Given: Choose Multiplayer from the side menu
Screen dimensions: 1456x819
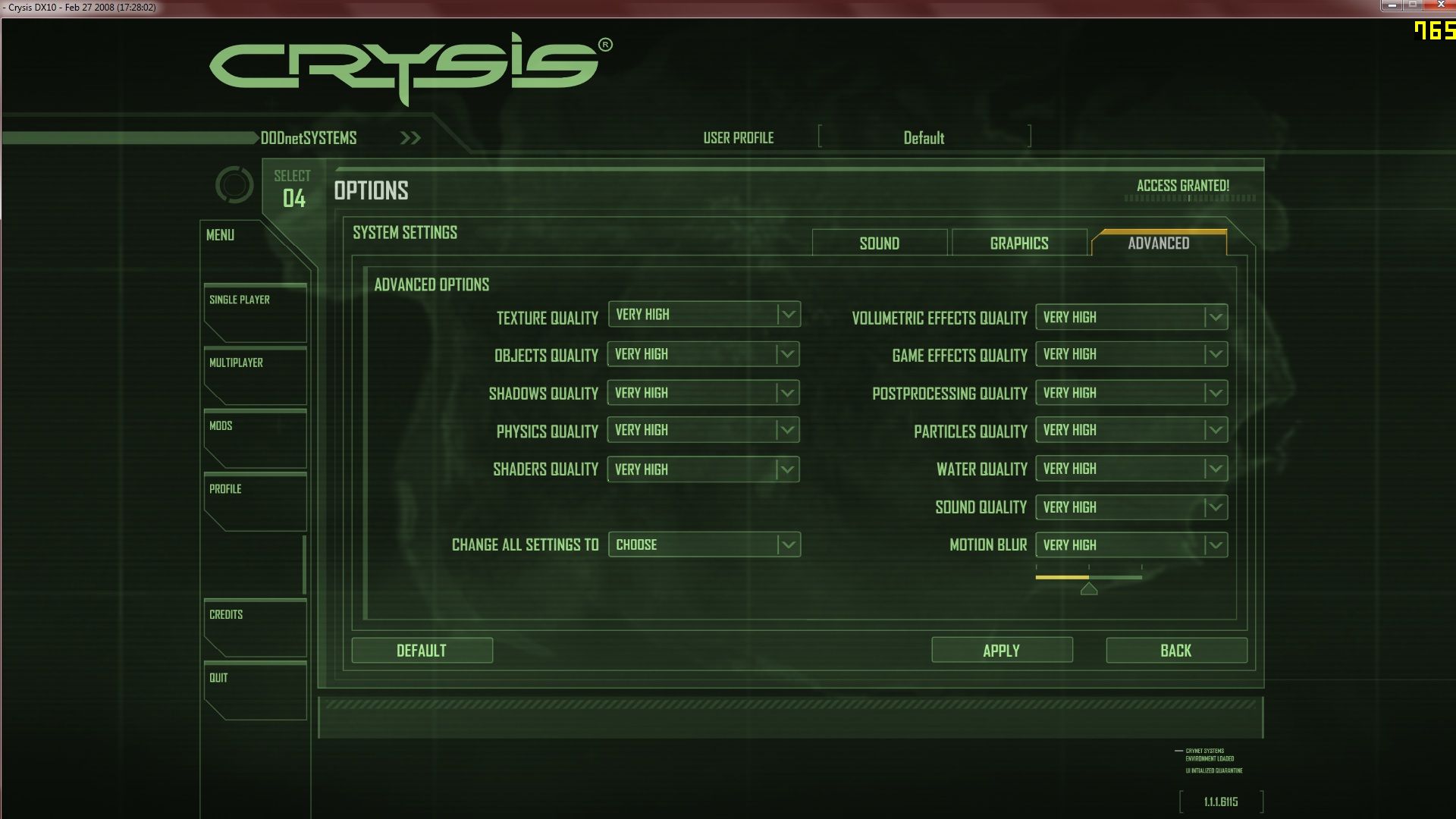Looking at the screenshot, I should [255, 375].
